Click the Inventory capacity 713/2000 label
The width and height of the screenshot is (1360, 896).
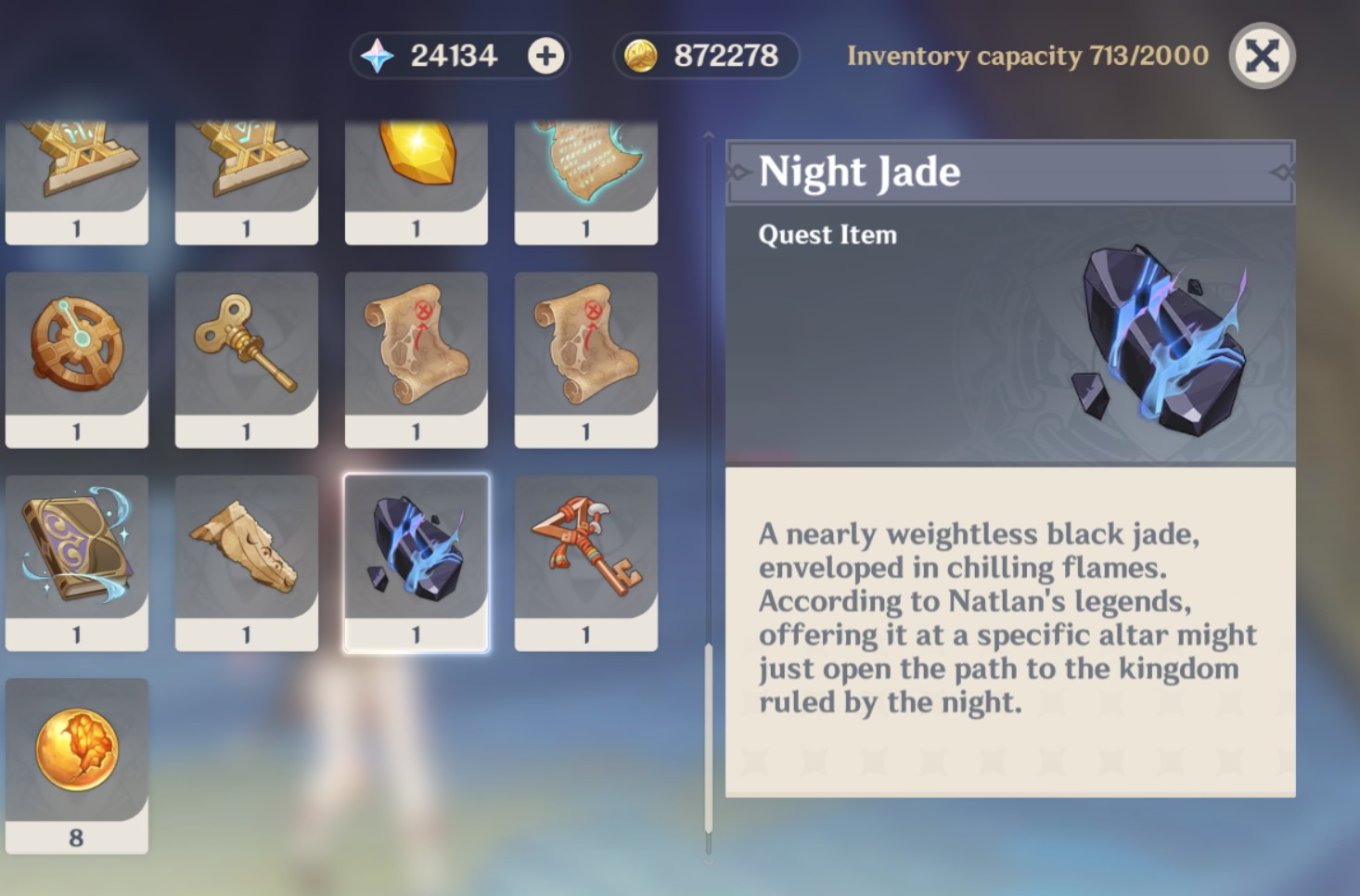point(1028,56)
